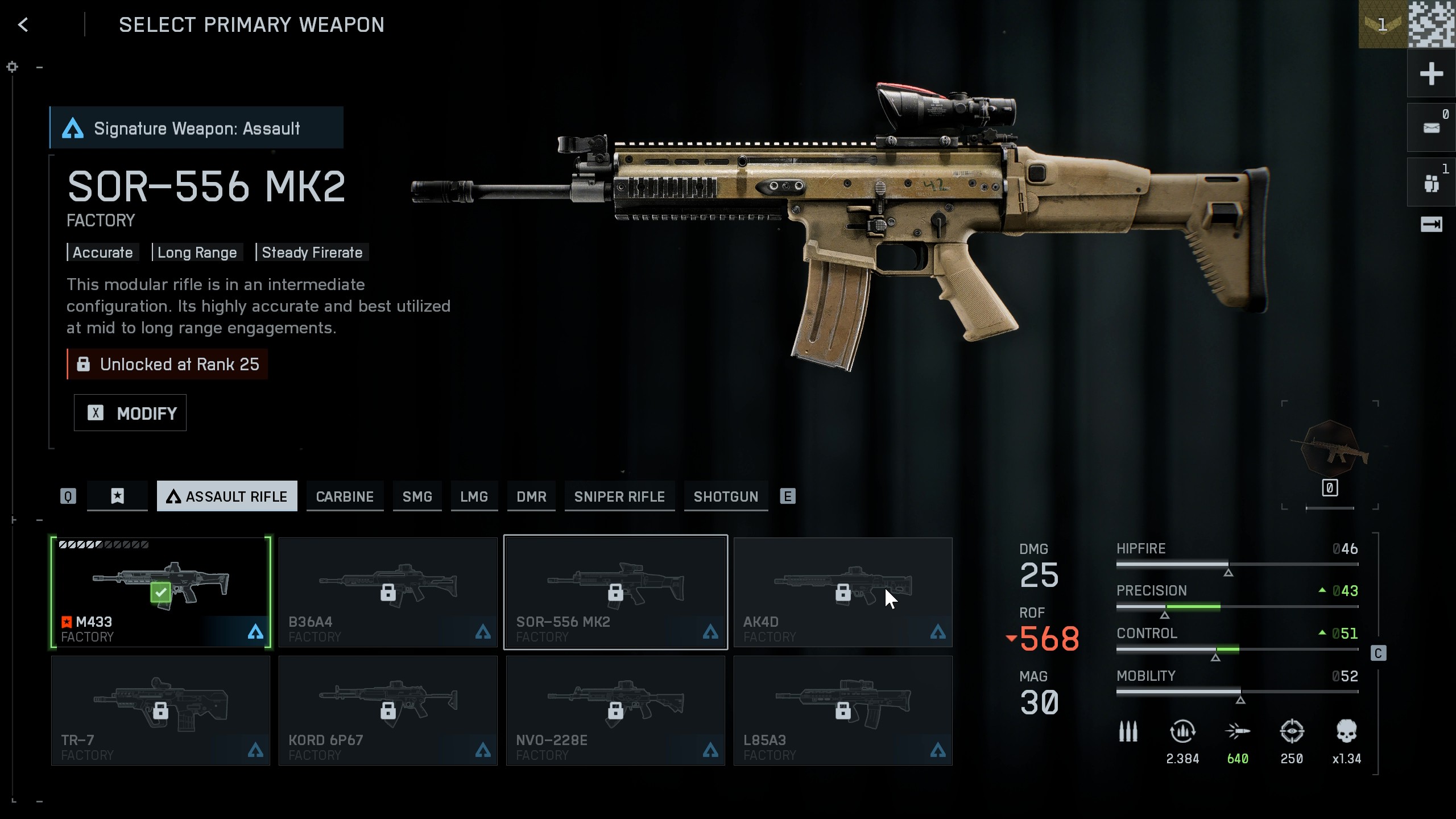The width and height of the screenshot is (1456, 819).
Task: Select the NVO-228E weapon card
Action: [615, 710]
